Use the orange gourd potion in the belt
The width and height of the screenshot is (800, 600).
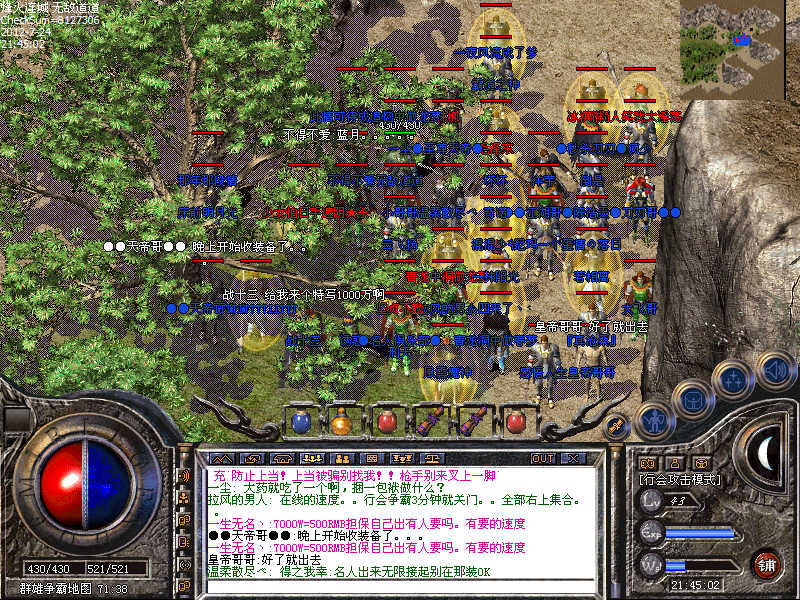point(343,421)
